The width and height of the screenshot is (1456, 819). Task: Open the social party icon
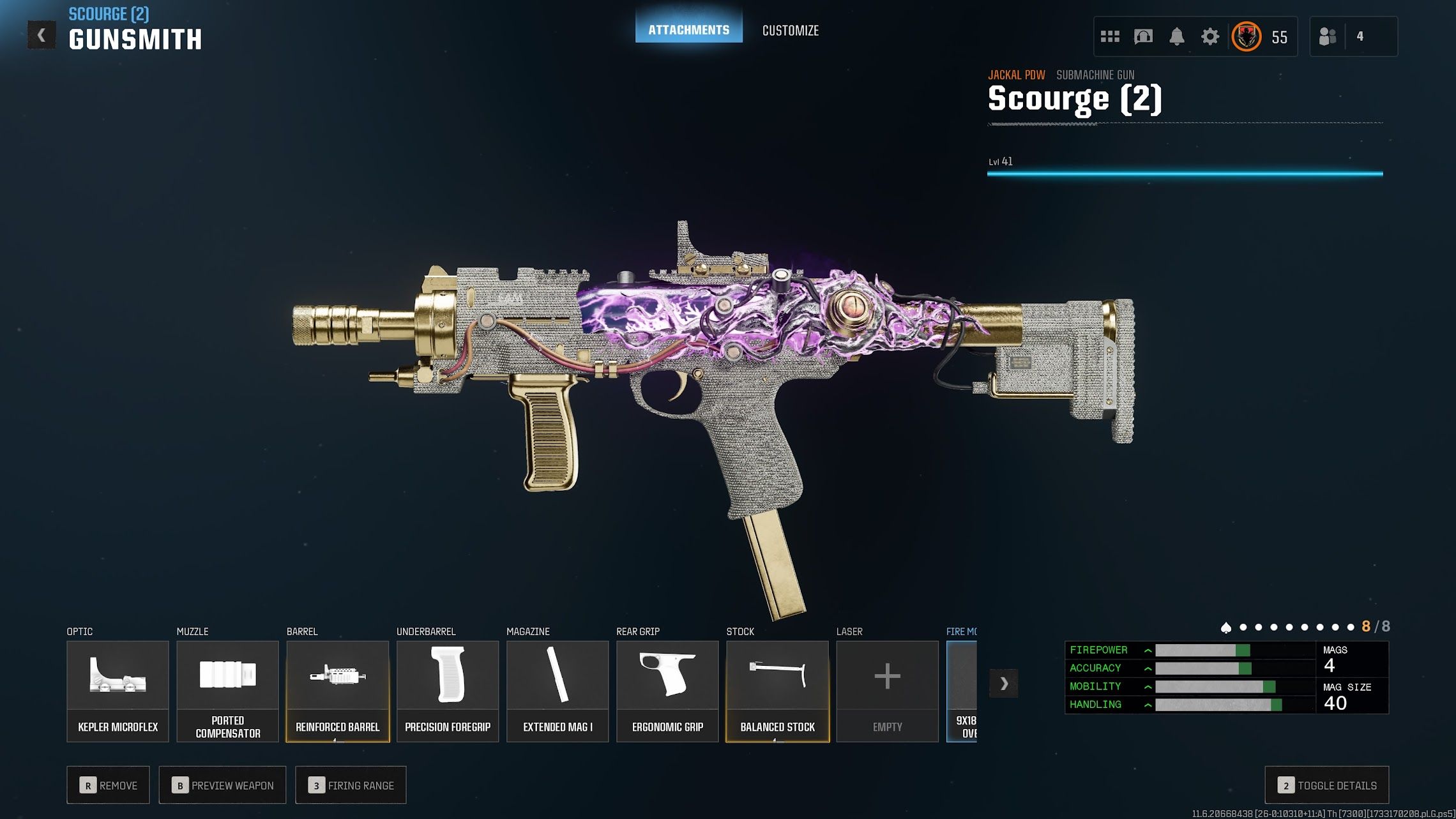point(1328,36)
